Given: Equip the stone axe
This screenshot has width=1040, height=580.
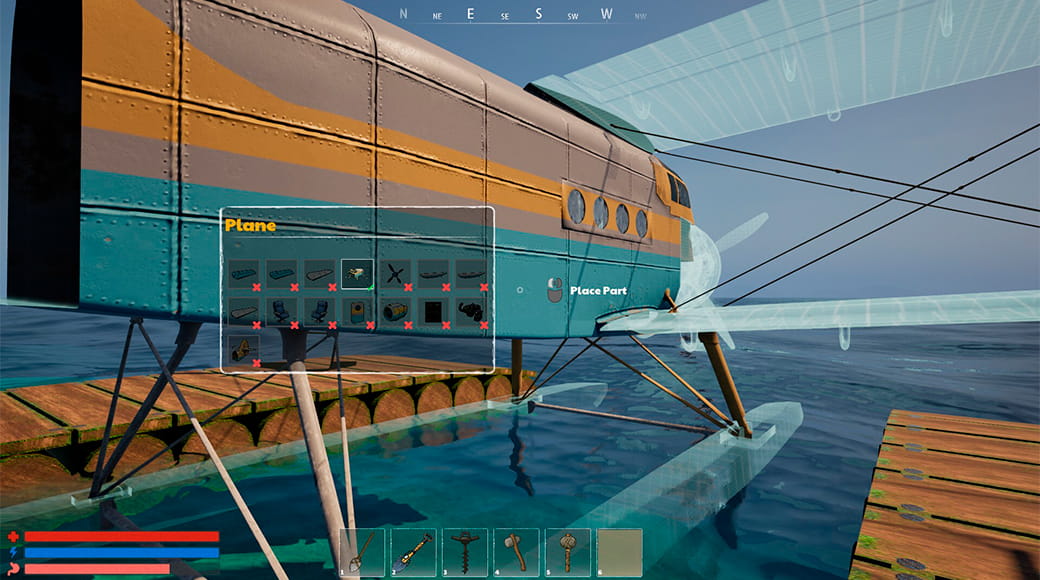Looking at the screenshot, I should point(516,552).
